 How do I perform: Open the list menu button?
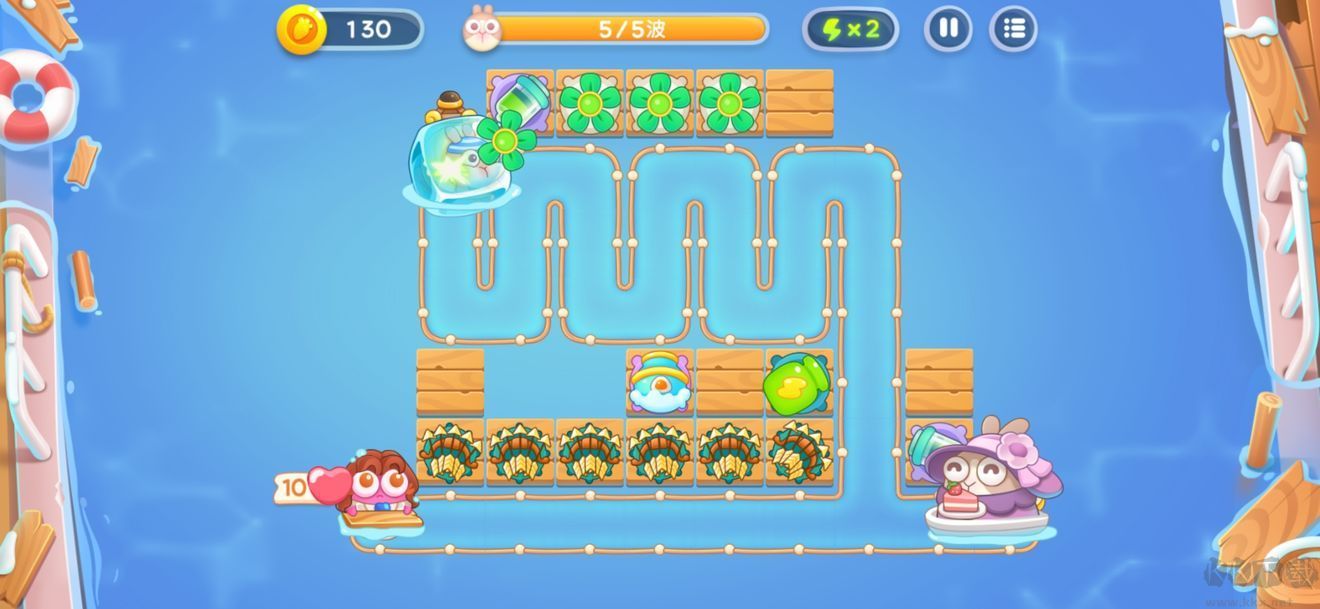(1013, 29)
